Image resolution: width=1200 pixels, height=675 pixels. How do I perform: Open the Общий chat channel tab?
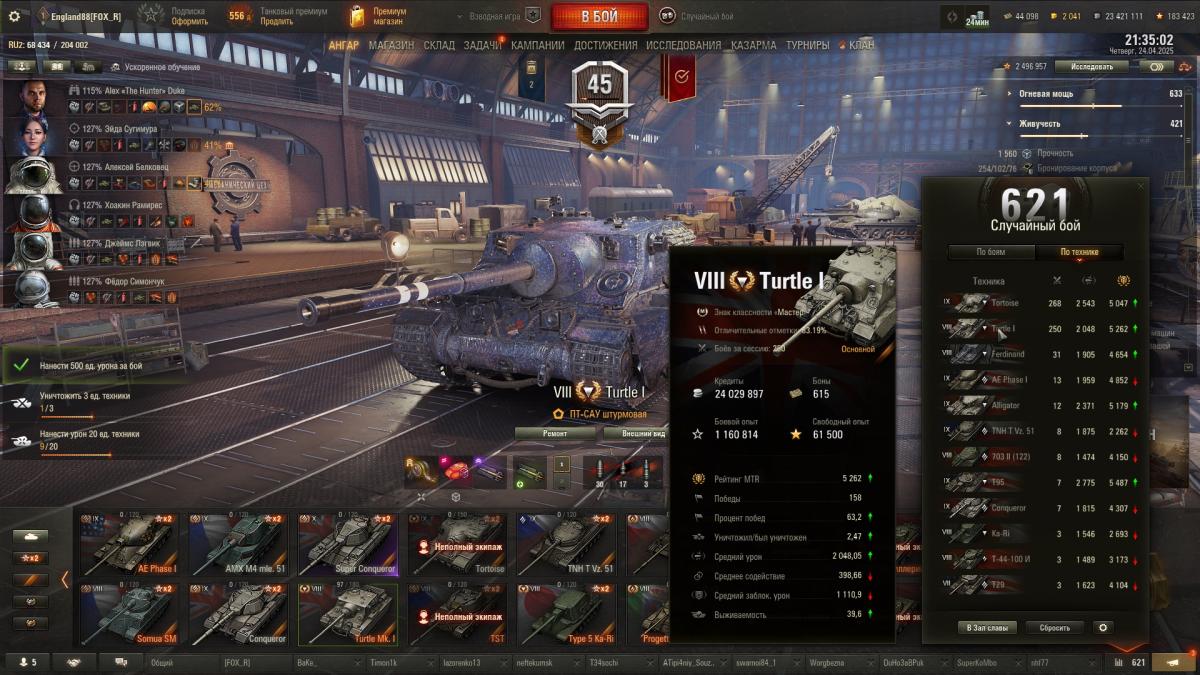162,662
